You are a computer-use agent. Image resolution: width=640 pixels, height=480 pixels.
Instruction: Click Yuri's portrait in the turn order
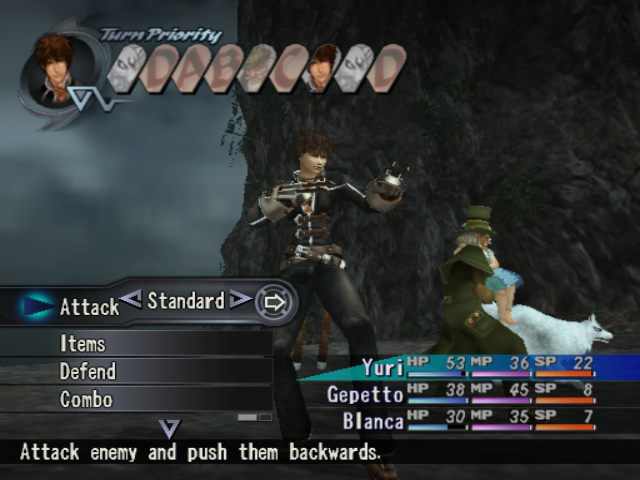tap(322, 68)
